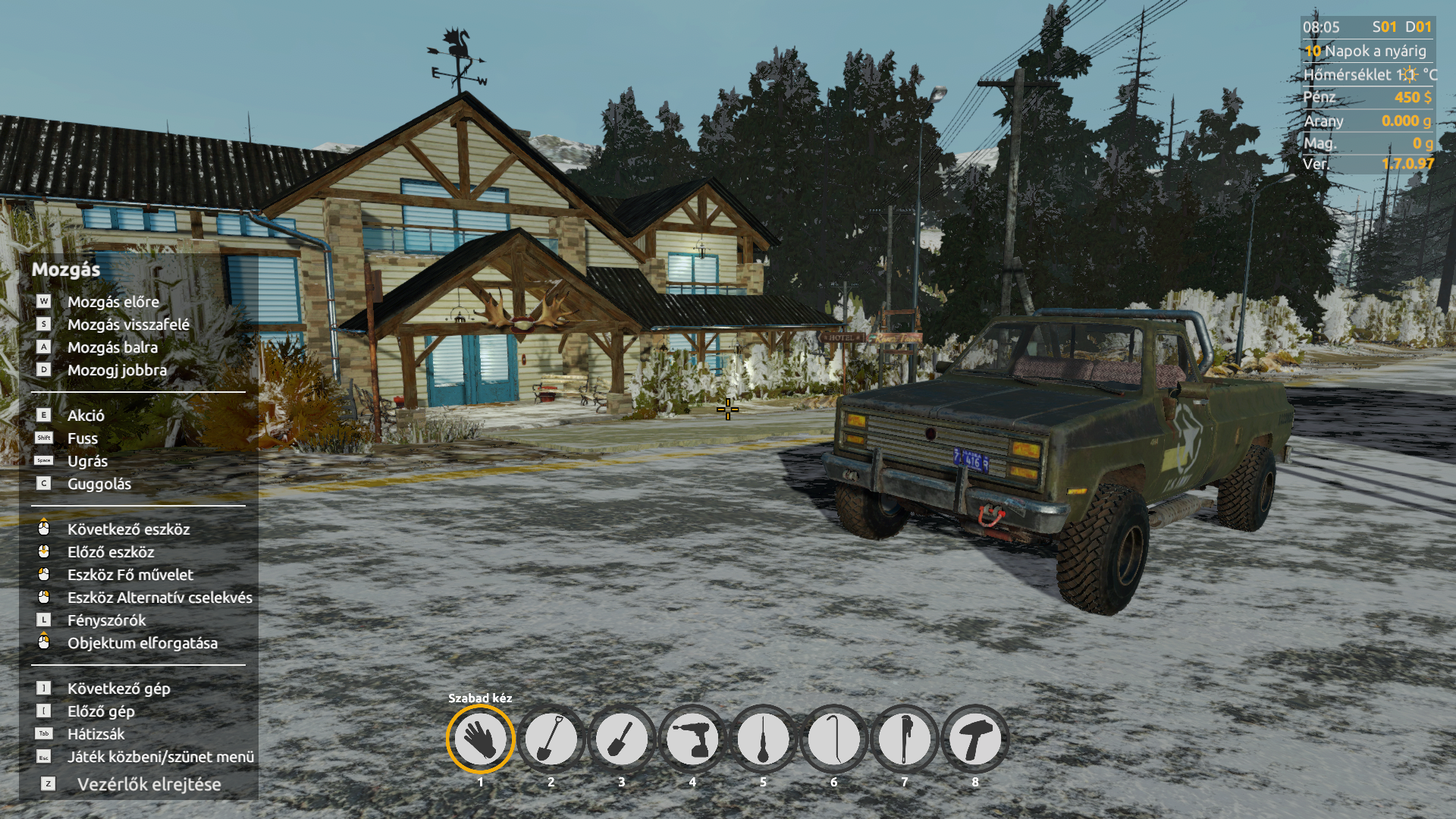Equip the pipe wrench tool

pos(904,739)
